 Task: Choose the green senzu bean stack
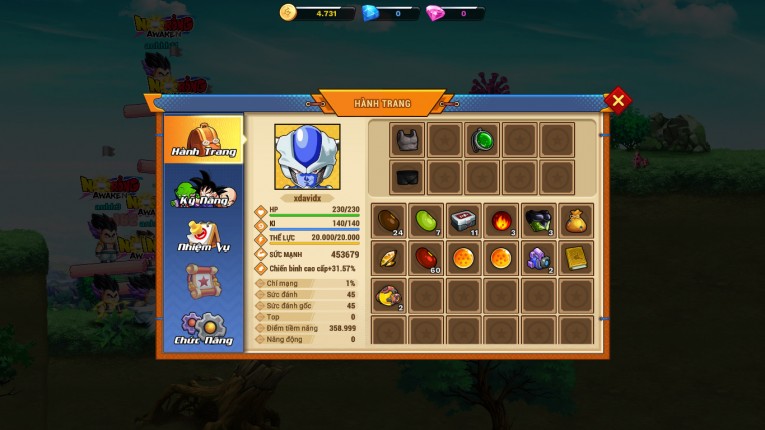[x=426, y=221]
